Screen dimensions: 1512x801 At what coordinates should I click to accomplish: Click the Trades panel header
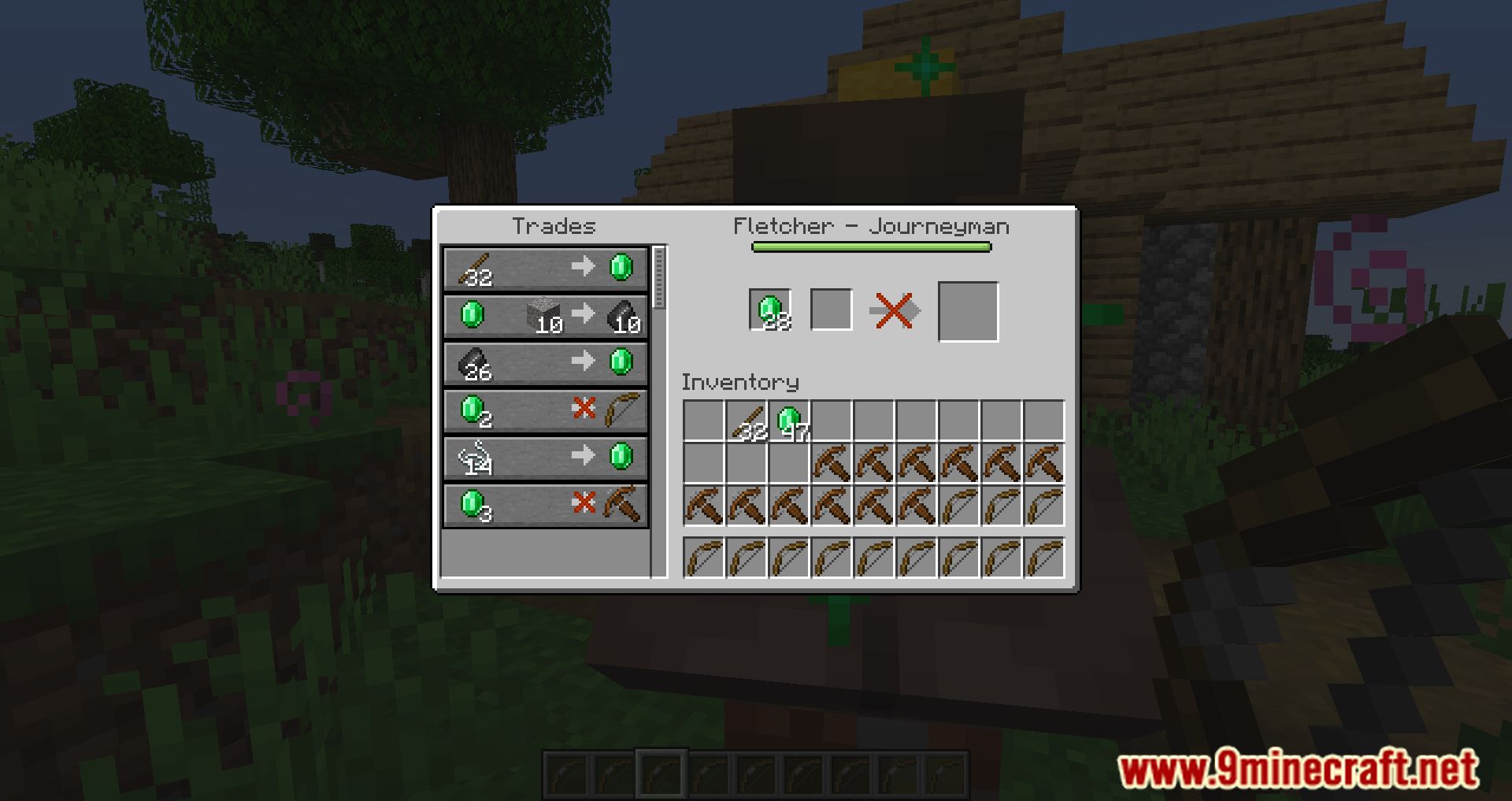(554, 226)
